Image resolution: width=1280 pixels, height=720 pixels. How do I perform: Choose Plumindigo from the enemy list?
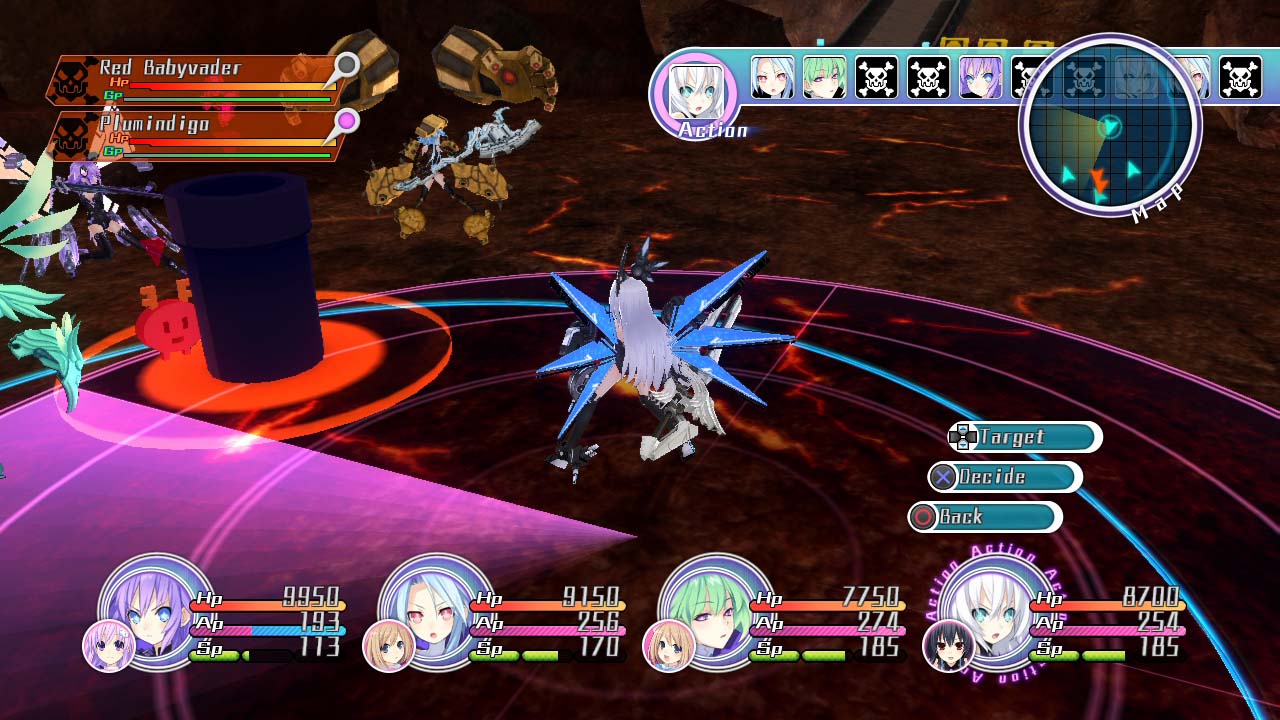pyautogui.click(x=195, y=136)
